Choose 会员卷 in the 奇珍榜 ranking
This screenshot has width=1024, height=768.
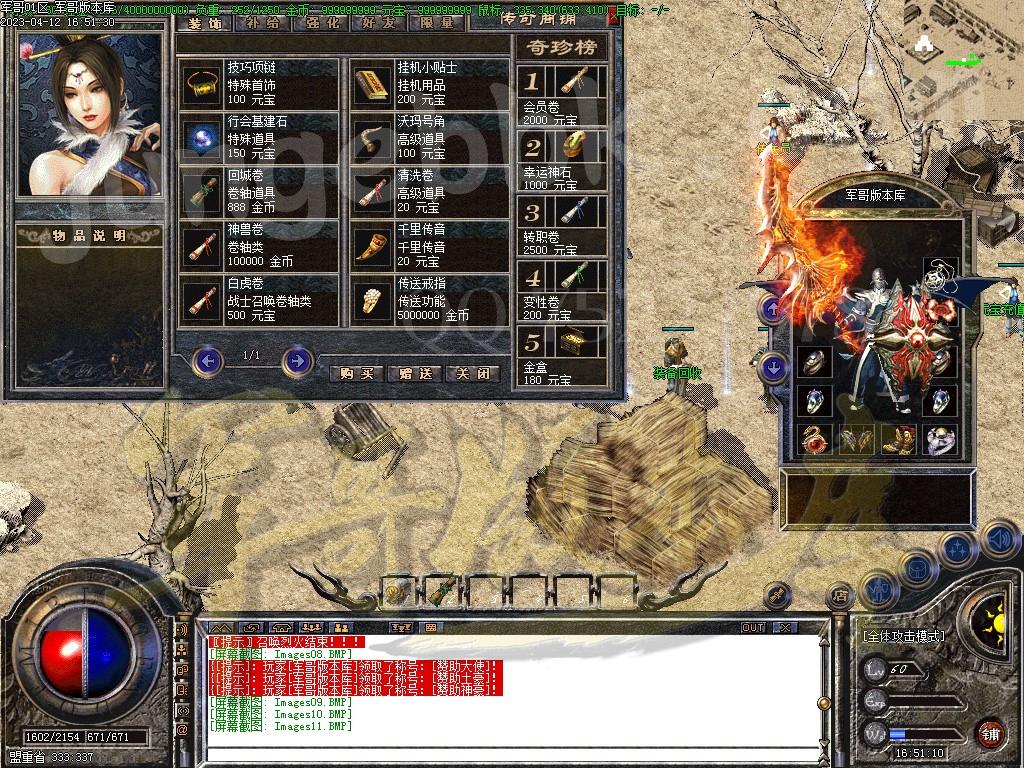579,82
